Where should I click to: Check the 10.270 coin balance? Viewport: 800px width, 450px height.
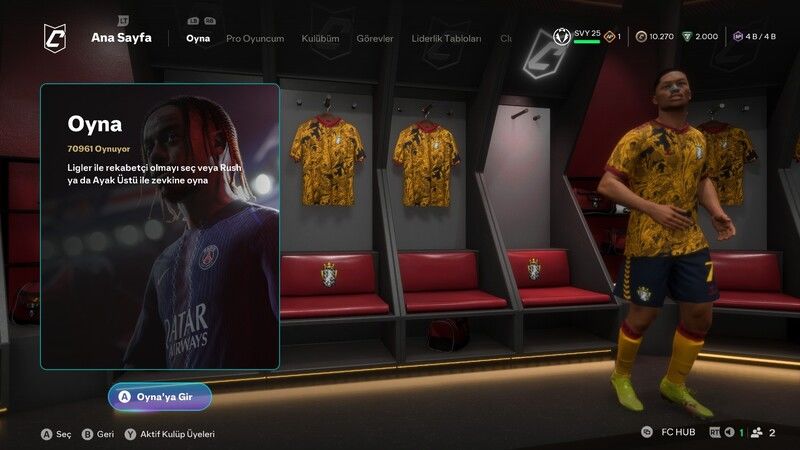[x=653, y=37]
